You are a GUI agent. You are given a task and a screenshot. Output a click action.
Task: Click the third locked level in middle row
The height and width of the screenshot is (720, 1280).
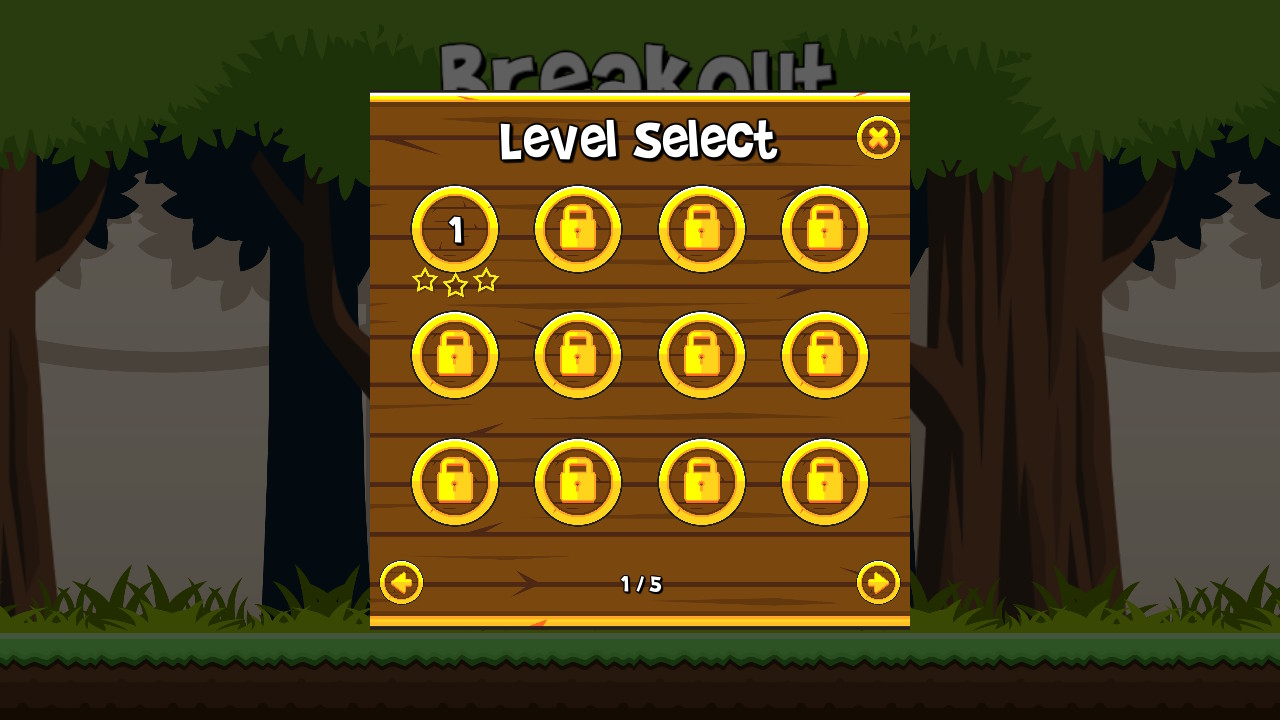[702, 355]
